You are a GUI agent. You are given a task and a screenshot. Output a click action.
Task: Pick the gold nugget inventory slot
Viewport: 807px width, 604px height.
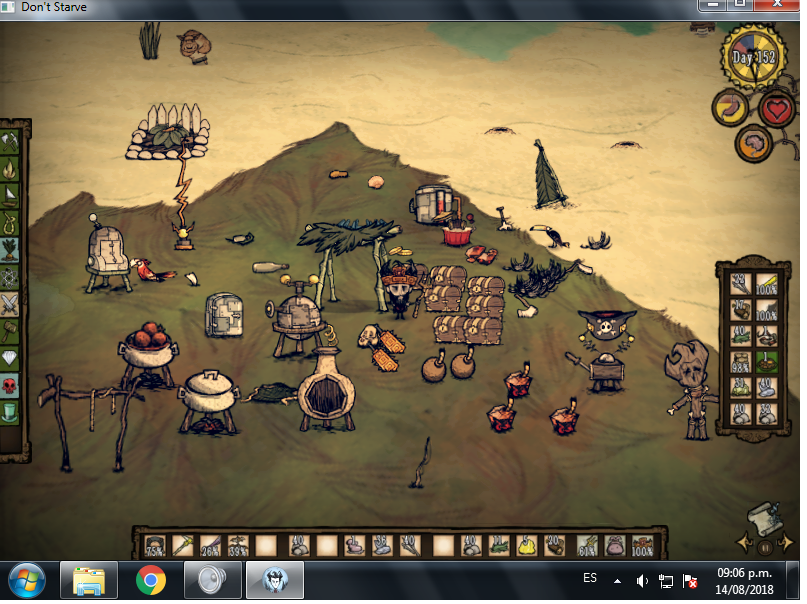[525, 546]
